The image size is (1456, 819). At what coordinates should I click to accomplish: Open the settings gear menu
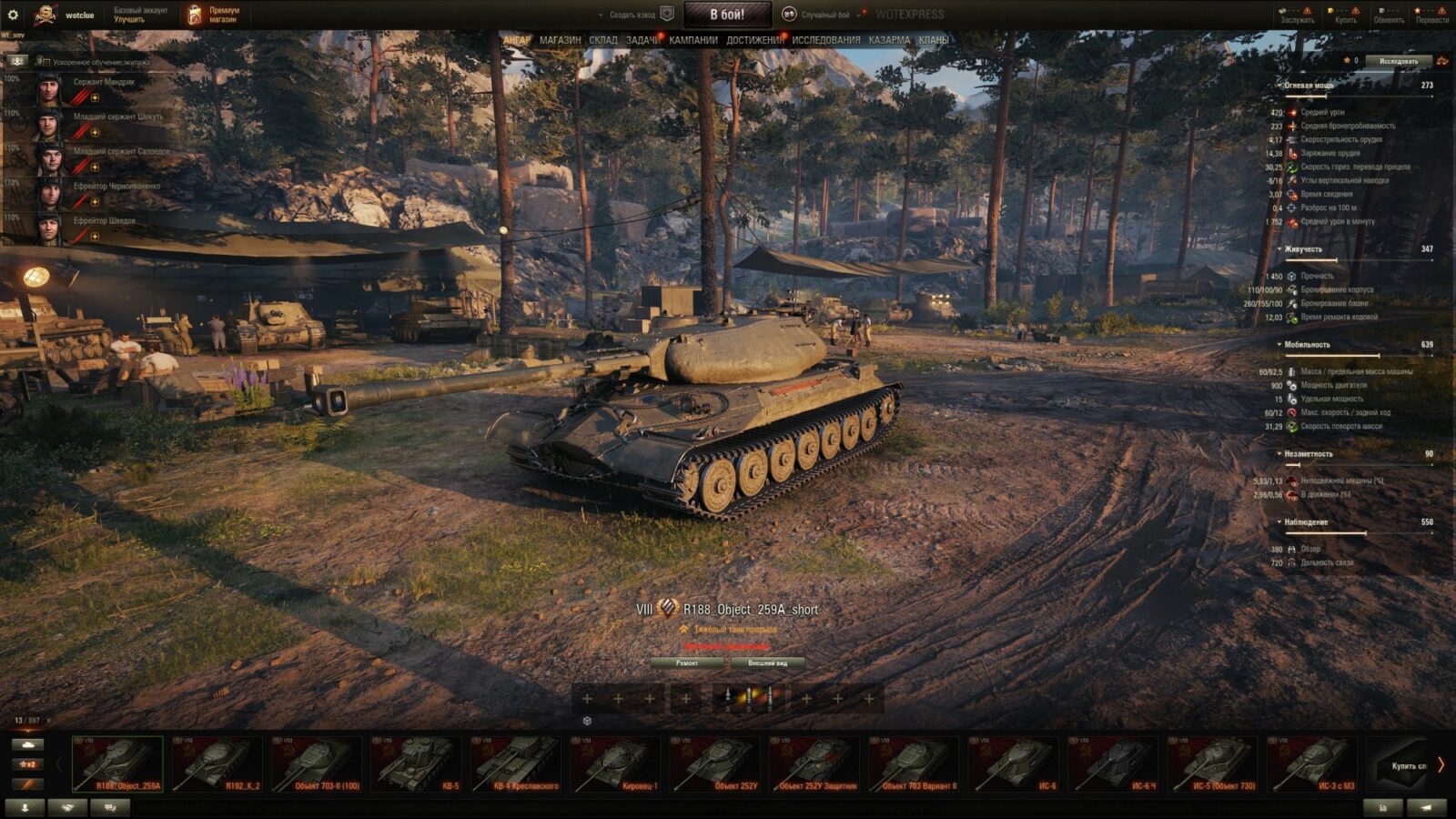pyautogui.click(x=13, y=15)
